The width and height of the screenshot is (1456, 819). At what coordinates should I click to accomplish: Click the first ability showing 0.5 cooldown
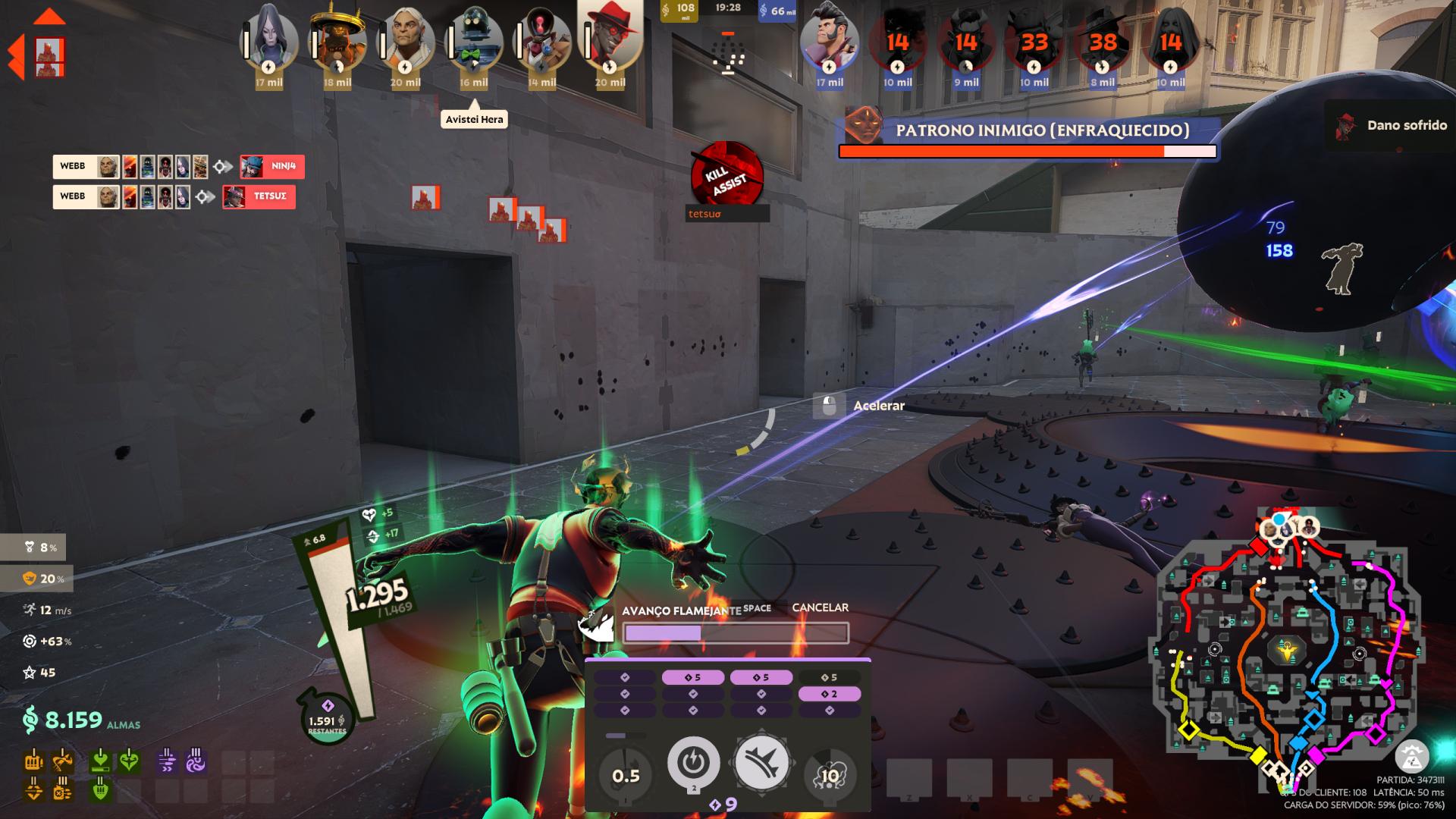pos(626,775)
